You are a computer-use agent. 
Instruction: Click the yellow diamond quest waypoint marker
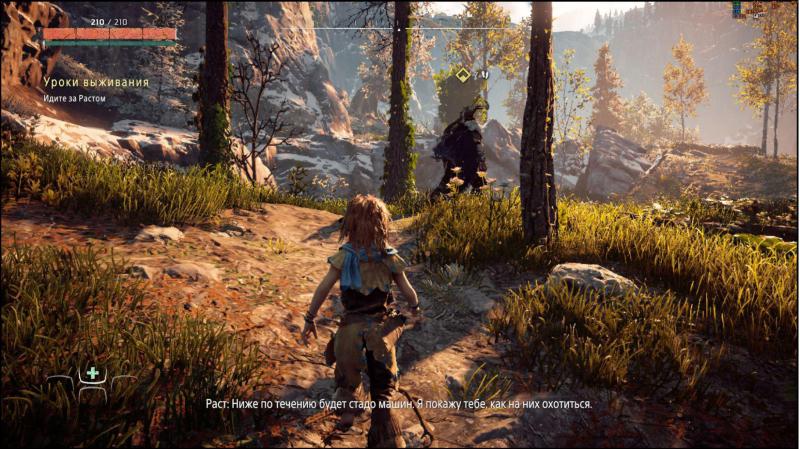pos(463,74)
